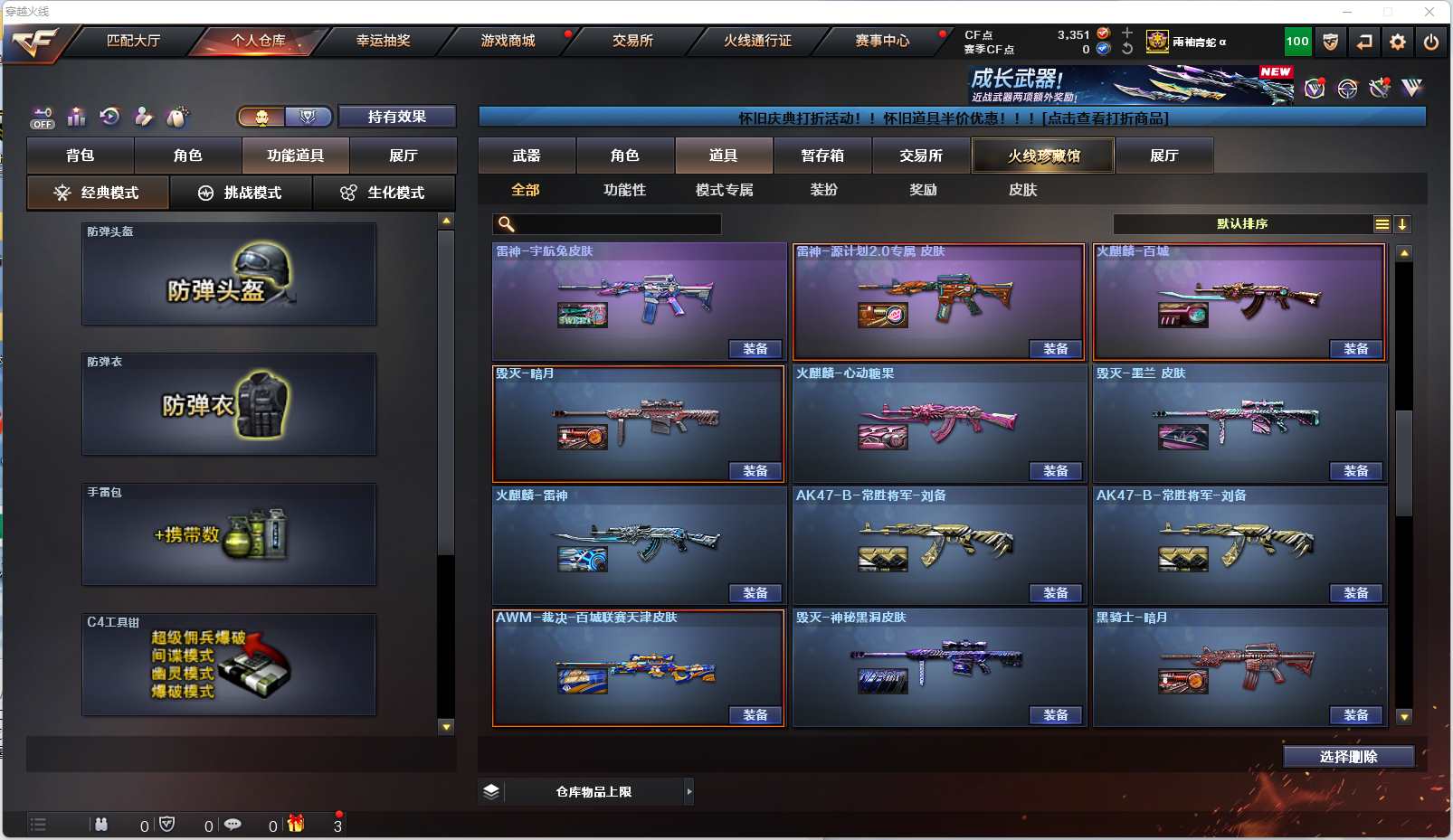Image resolution: width=1453 pixels, height=840 pixels.
Task: Close the game window
Action: (x=1429, y=12)
